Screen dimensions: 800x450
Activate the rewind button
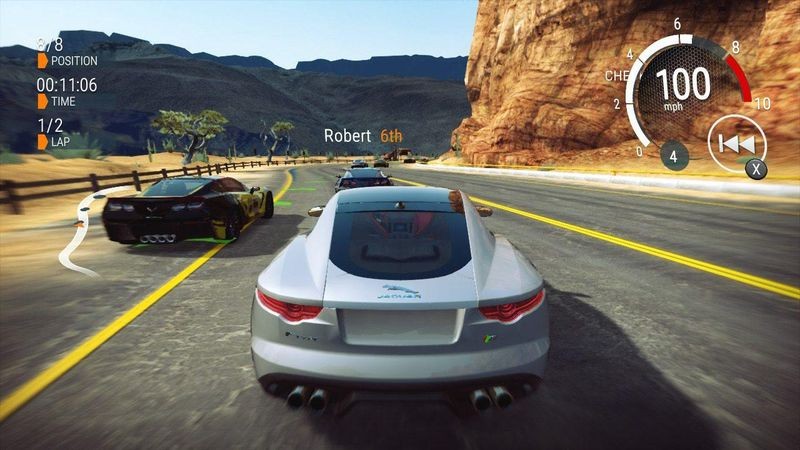736,144
